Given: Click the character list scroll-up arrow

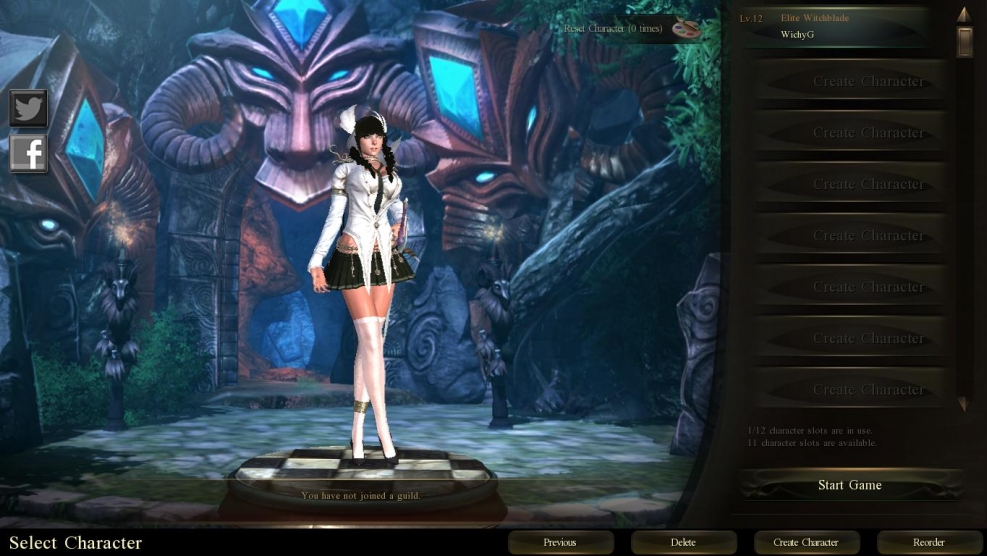Looking at the screenshot, I should pos(964,14).
